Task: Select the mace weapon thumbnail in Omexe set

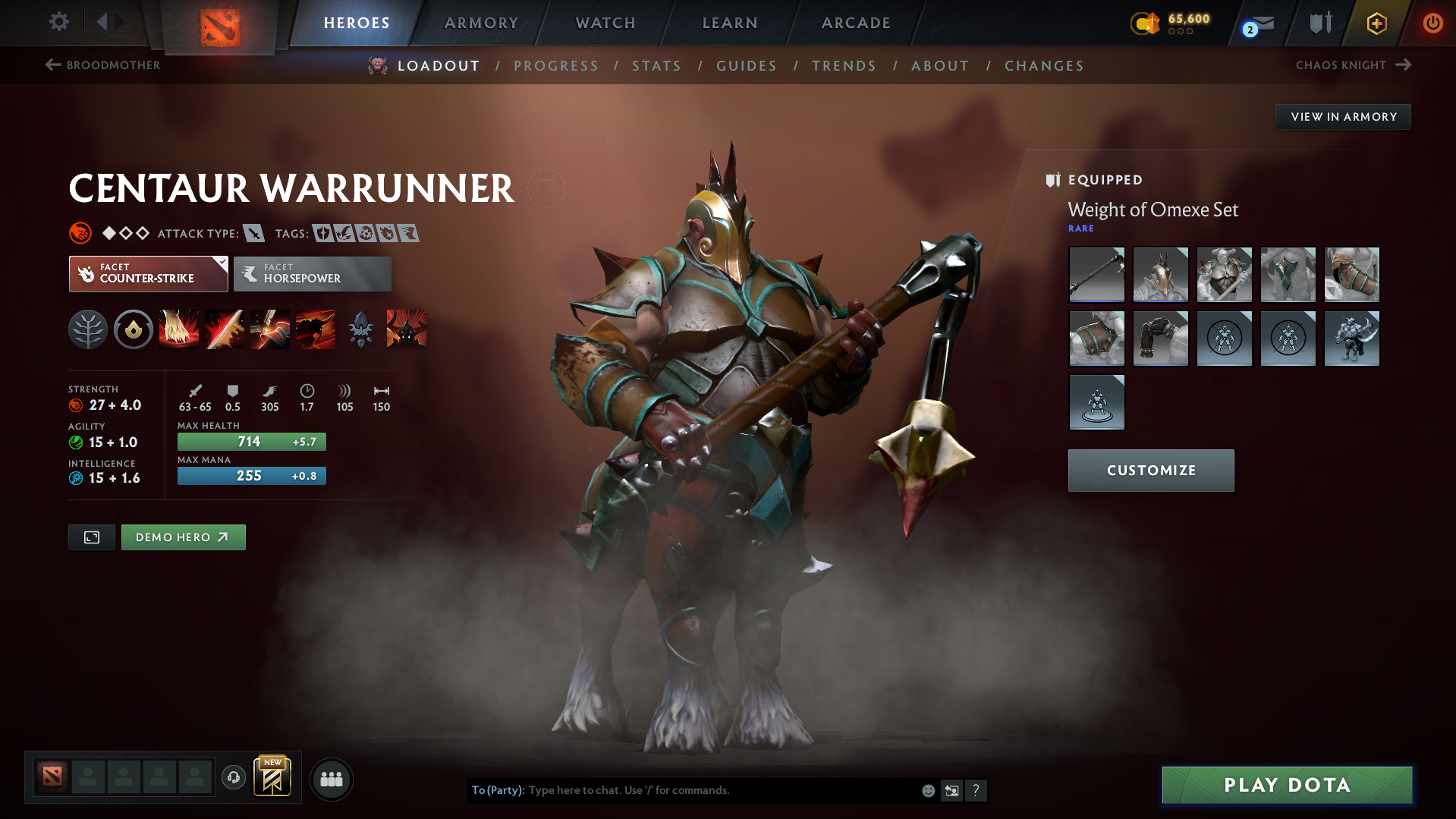Action: 1096,275
